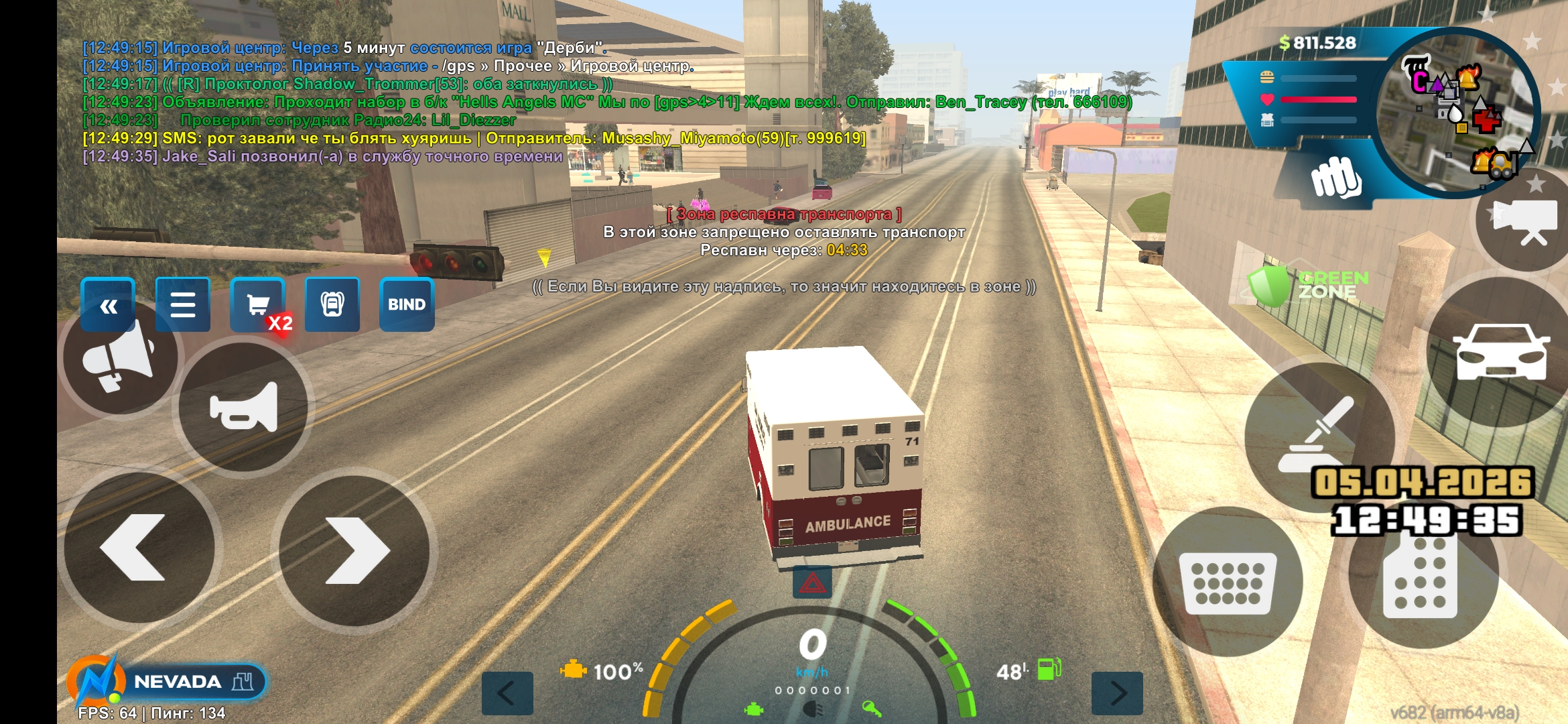This screenshot has width=1568, height=724.
Task: Click the speedometer's left arrow button
Action: [507, 693]
